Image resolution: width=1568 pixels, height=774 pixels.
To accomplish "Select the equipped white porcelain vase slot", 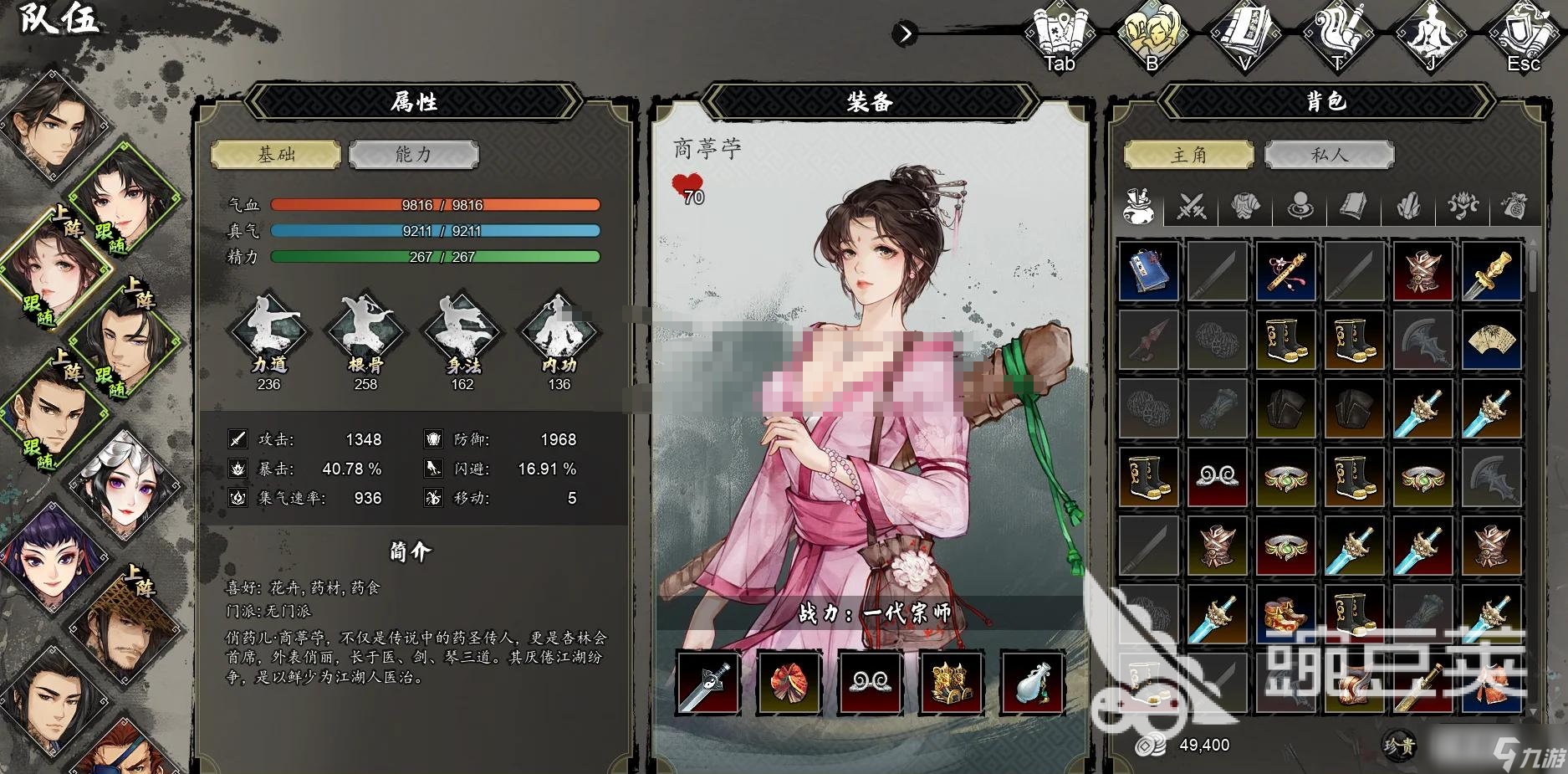I will 1033,682.
